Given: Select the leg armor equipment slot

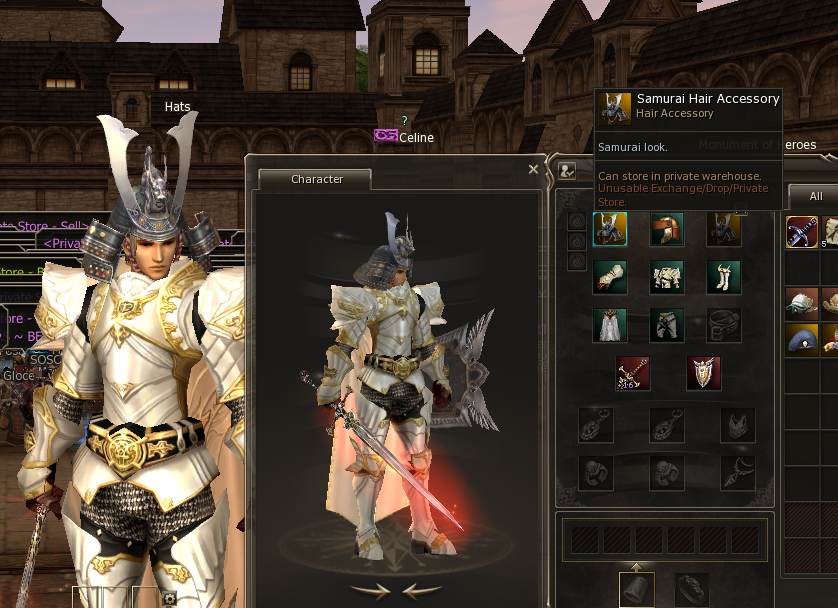Looking at the screenshot, I should click(x=667, y=324).
